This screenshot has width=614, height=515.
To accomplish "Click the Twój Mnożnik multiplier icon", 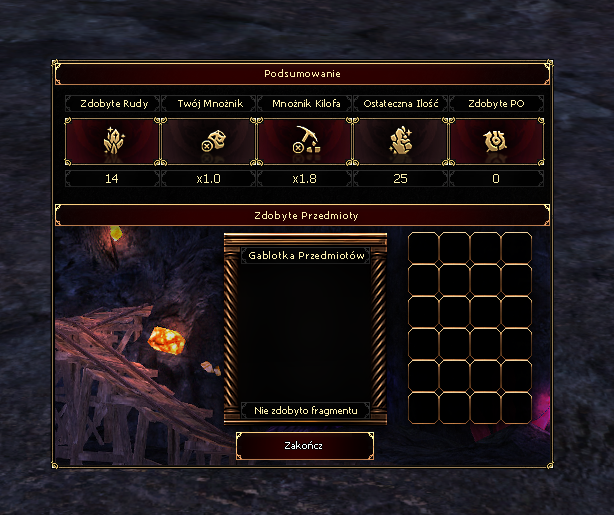I will click(209, 144).
